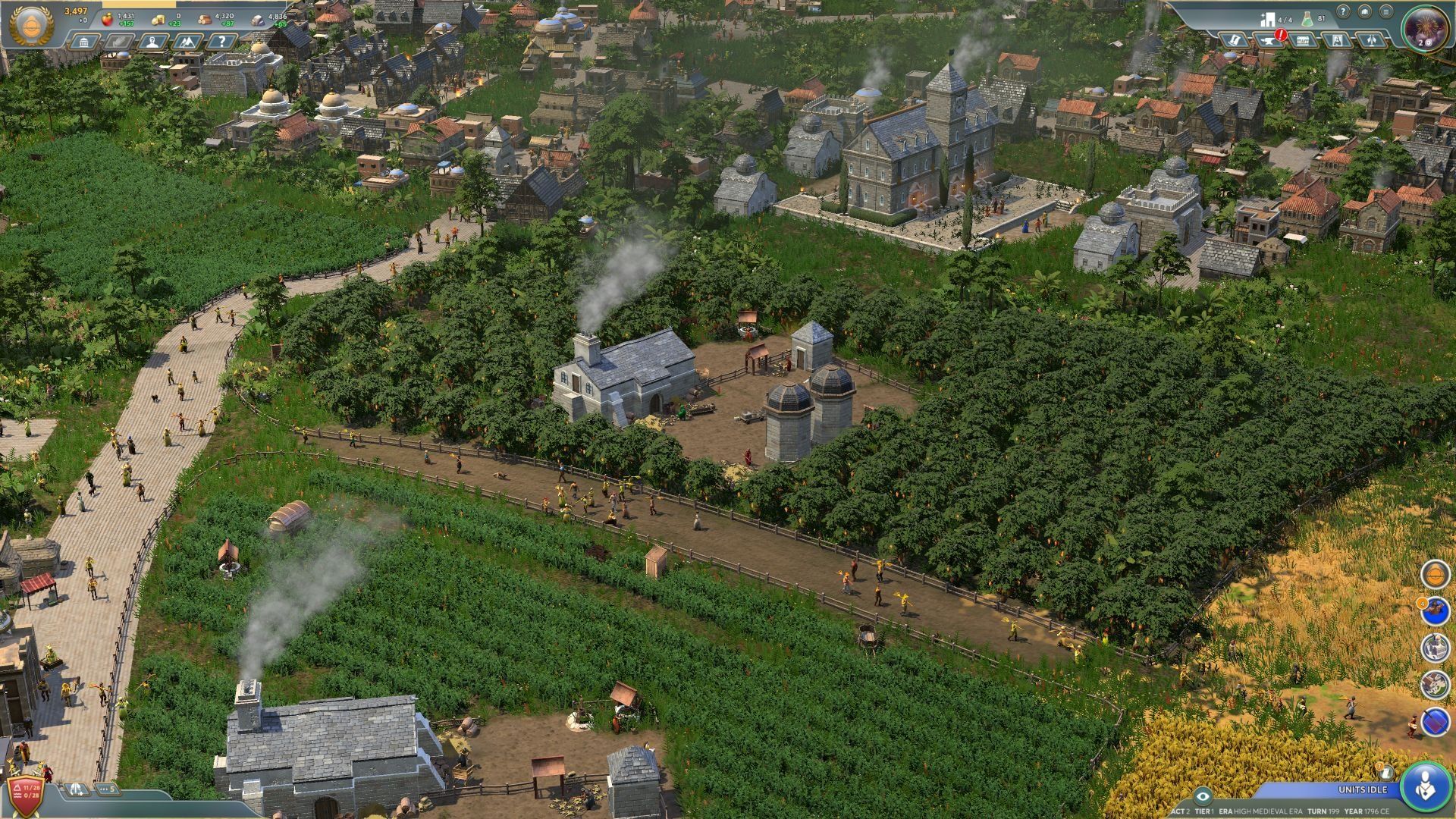
Task: Open the leader silhouette question-mark panel
Action: pos(153,41)
